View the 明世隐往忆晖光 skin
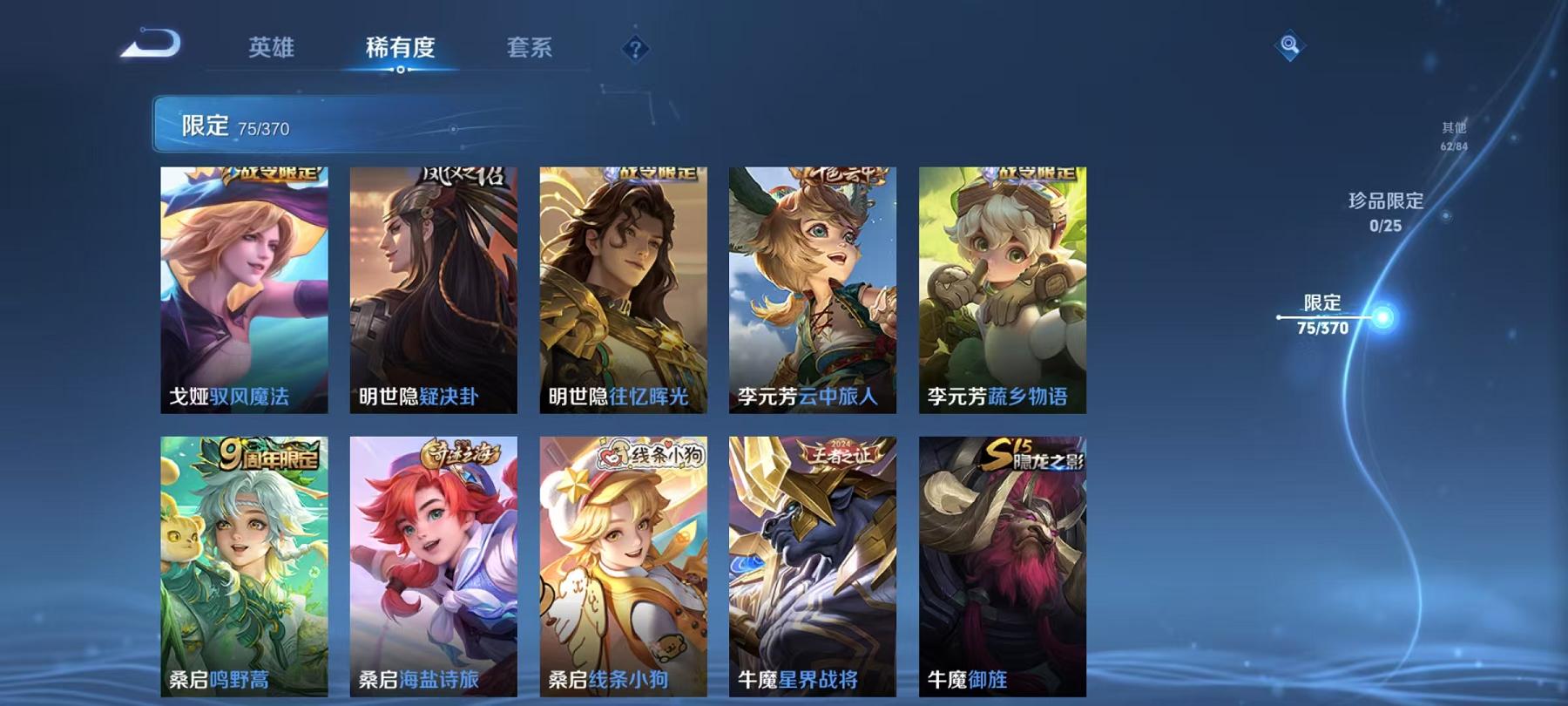This screenshot has height=706, width=1568. (625, 288)
